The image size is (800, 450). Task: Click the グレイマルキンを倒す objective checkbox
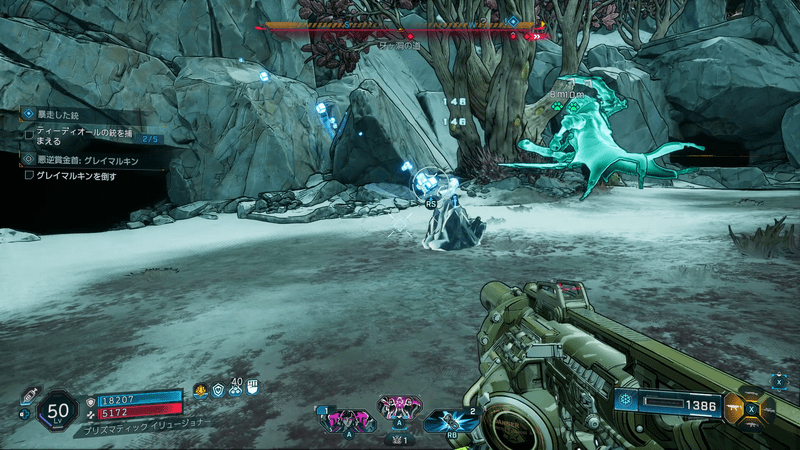coord(30,175)
